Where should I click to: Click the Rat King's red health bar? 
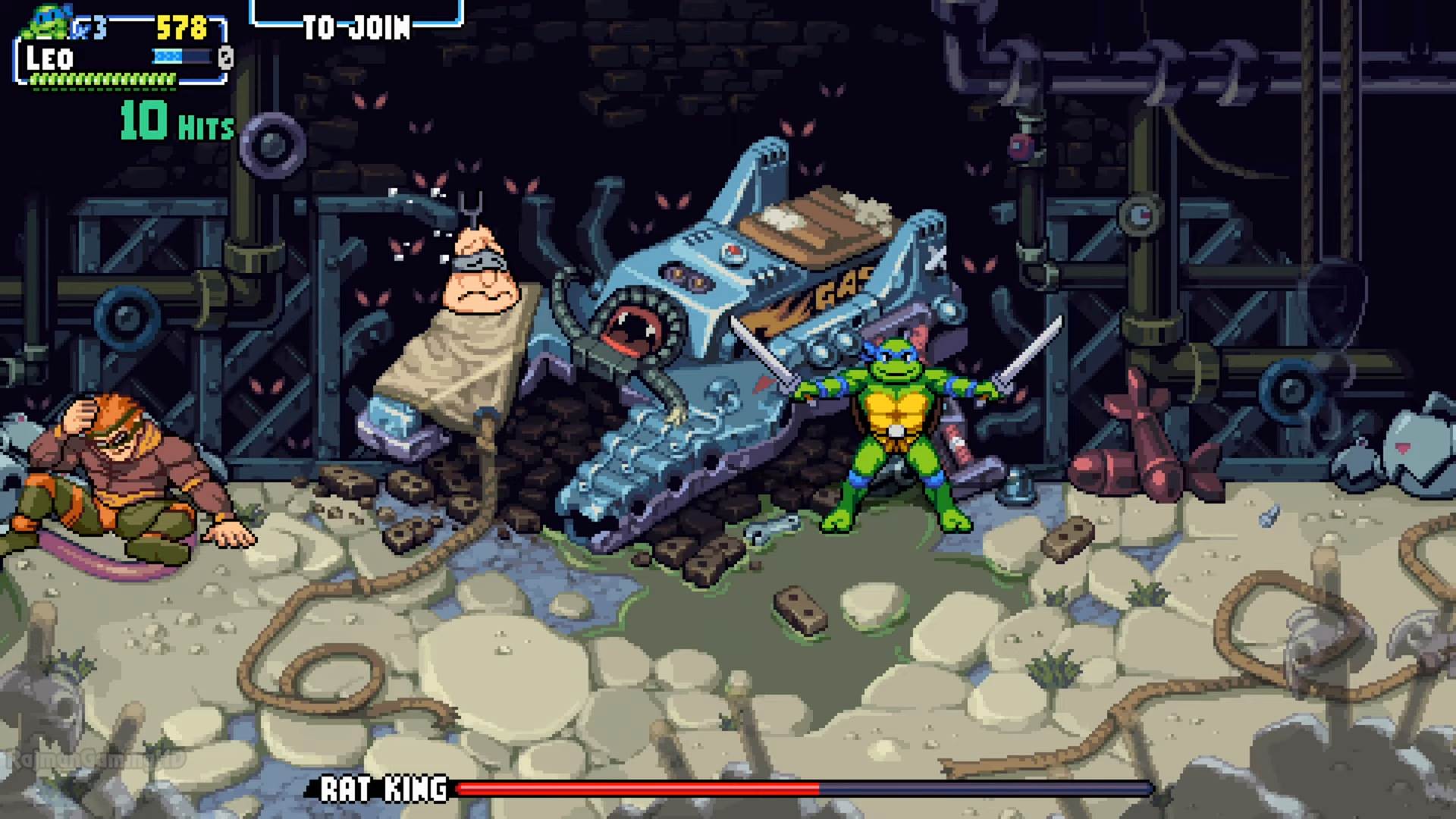coord(637,789)
